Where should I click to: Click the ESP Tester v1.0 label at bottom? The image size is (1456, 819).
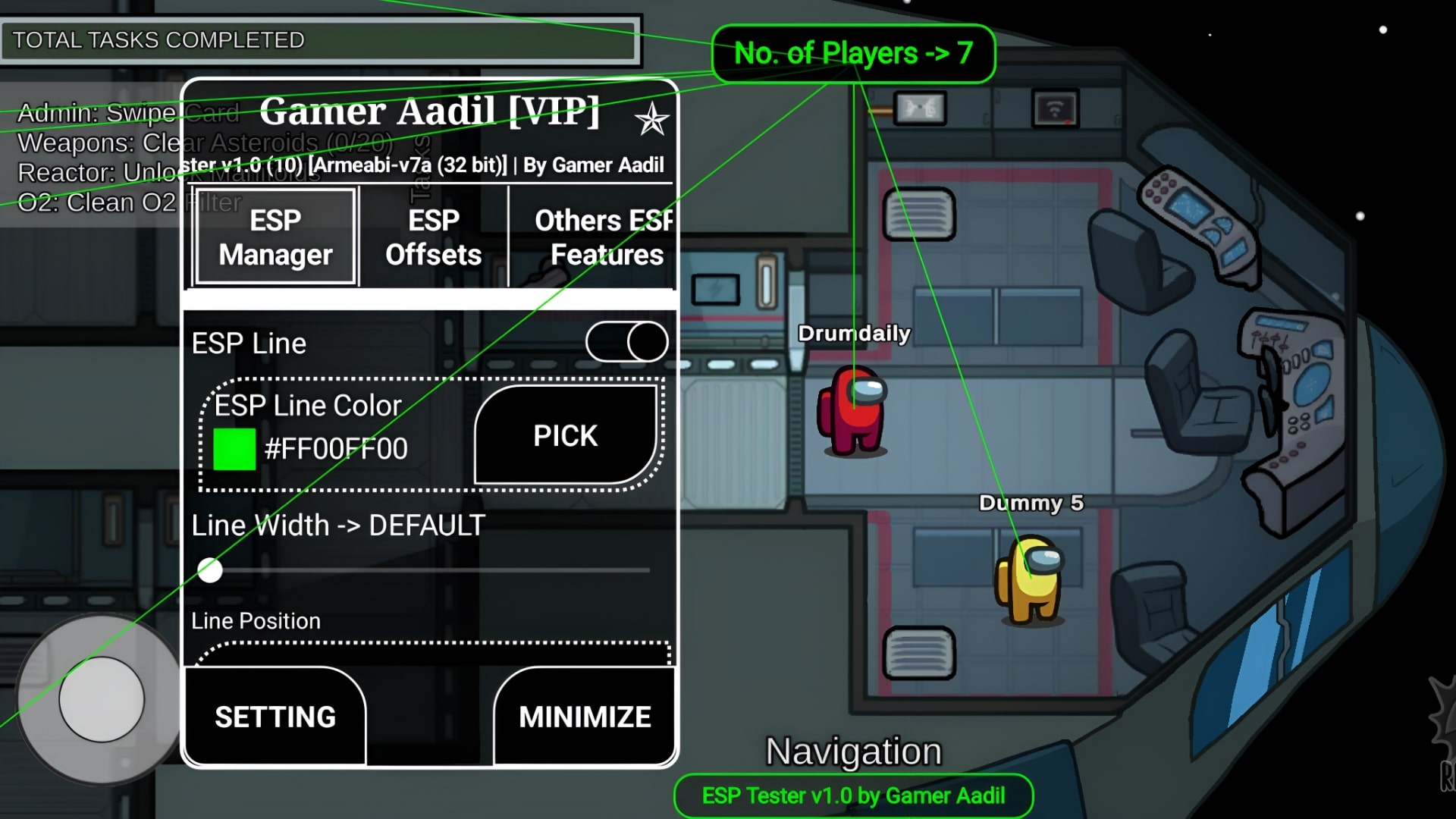coord(852,795)
